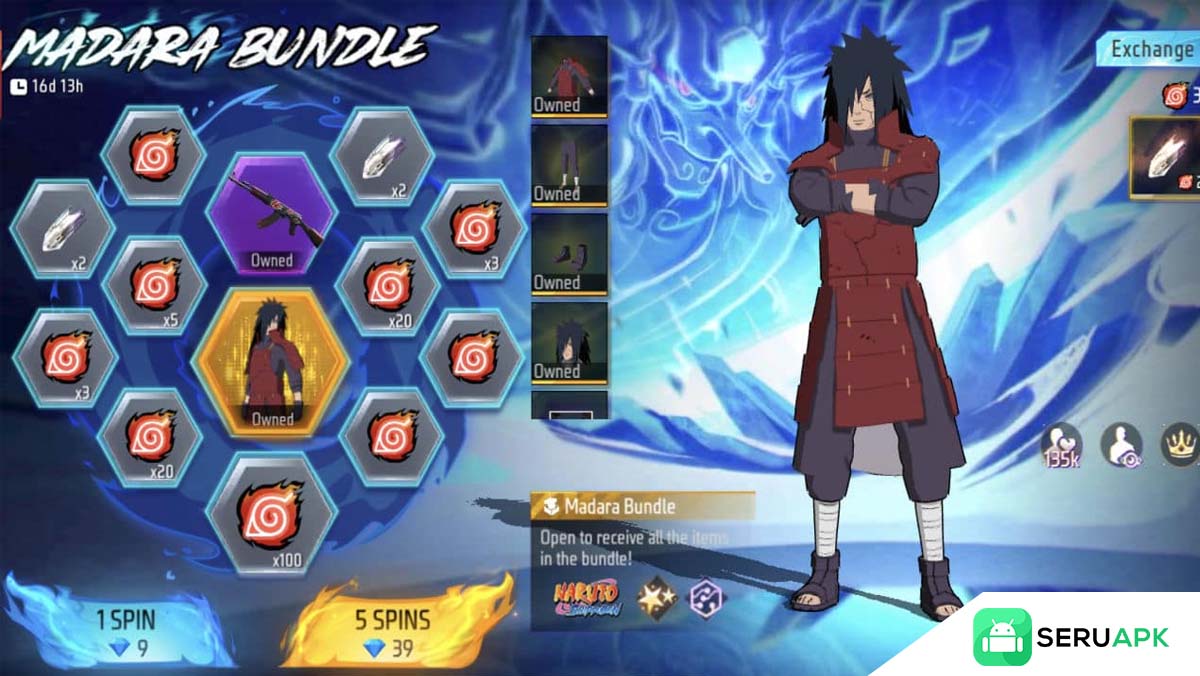Preview the owned red armor top thumbnail
This screenshot has width=1200, height=676.
pos(569,75)
